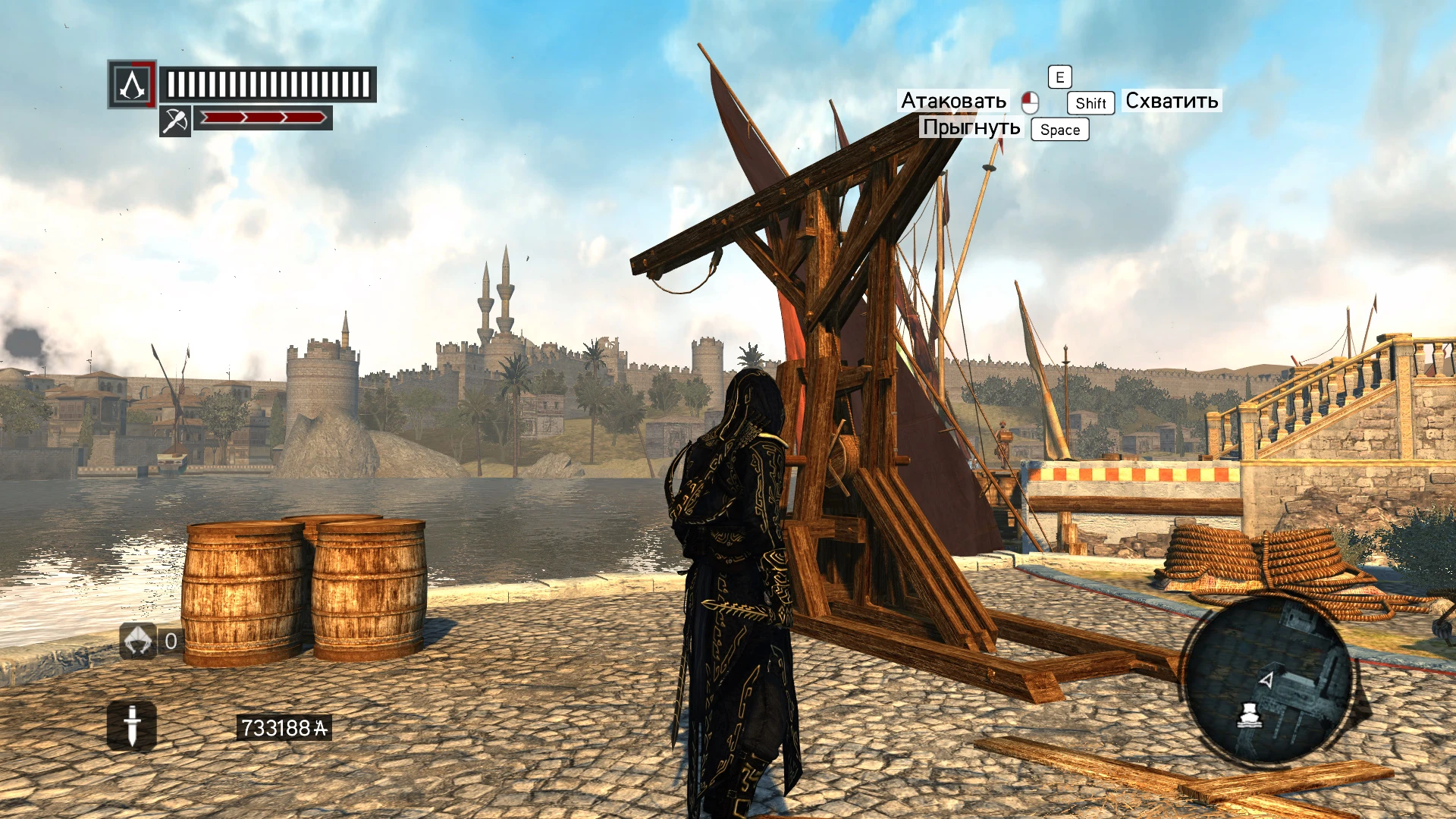Click the Схватить action label
This screenshot has height=819, width=1456.
point(1172,100)
